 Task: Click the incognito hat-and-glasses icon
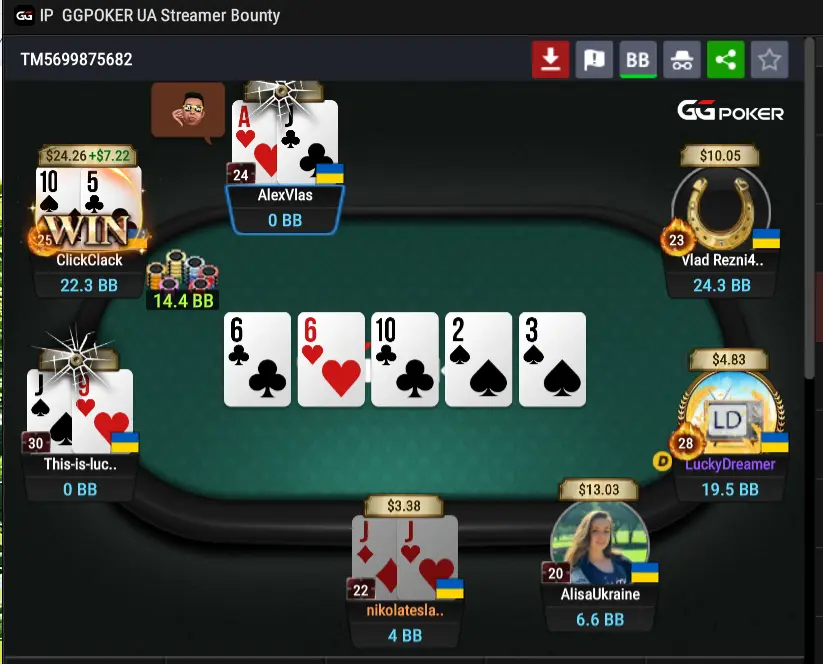(x=682, y=60)
